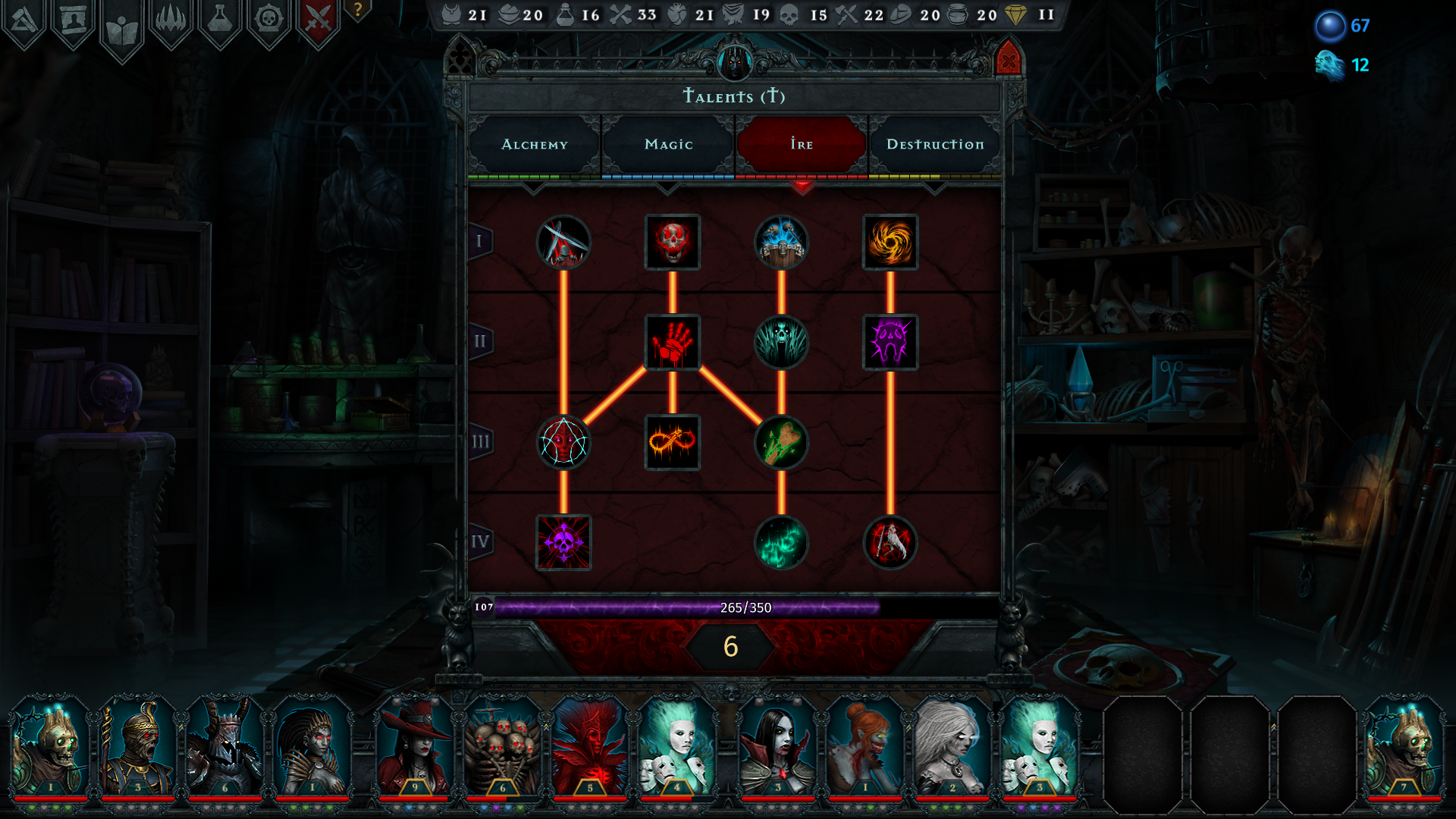
Task: Select the bloody handprint talent in tier II
Action: (x=673, y=343)
